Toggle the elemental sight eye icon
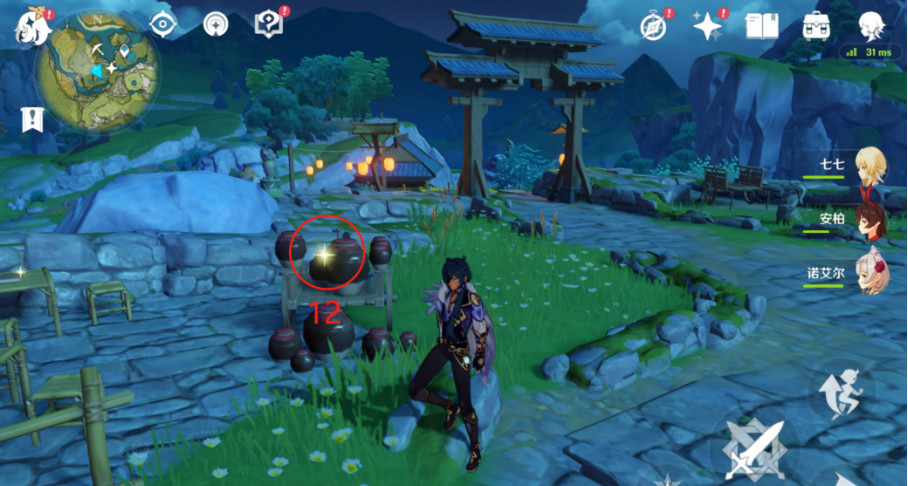This screenshot has width=908, height=486. (x=162, y=24)
